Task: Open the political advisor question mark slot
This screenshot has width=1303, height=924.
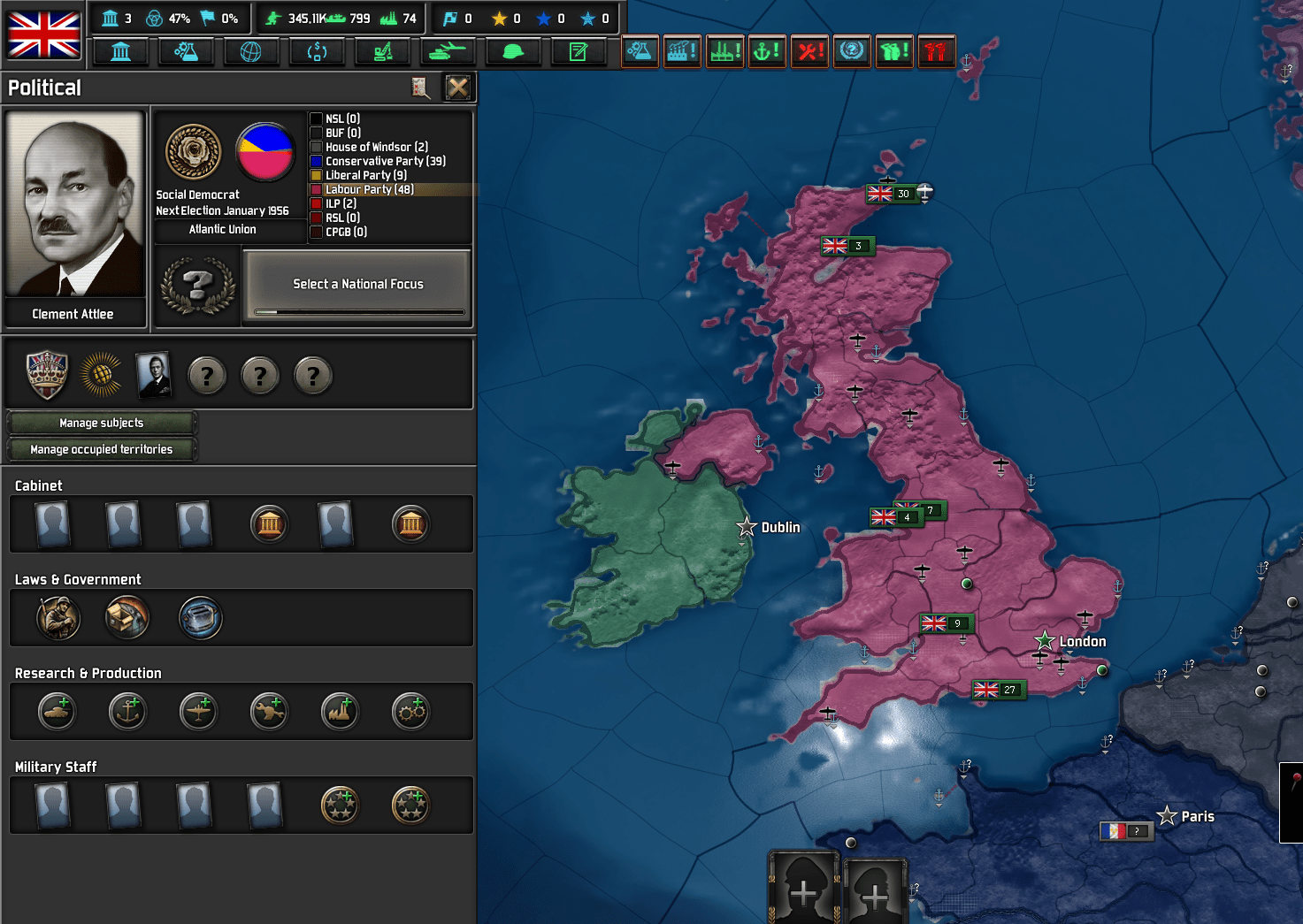Action: click(x=207, y=375)
